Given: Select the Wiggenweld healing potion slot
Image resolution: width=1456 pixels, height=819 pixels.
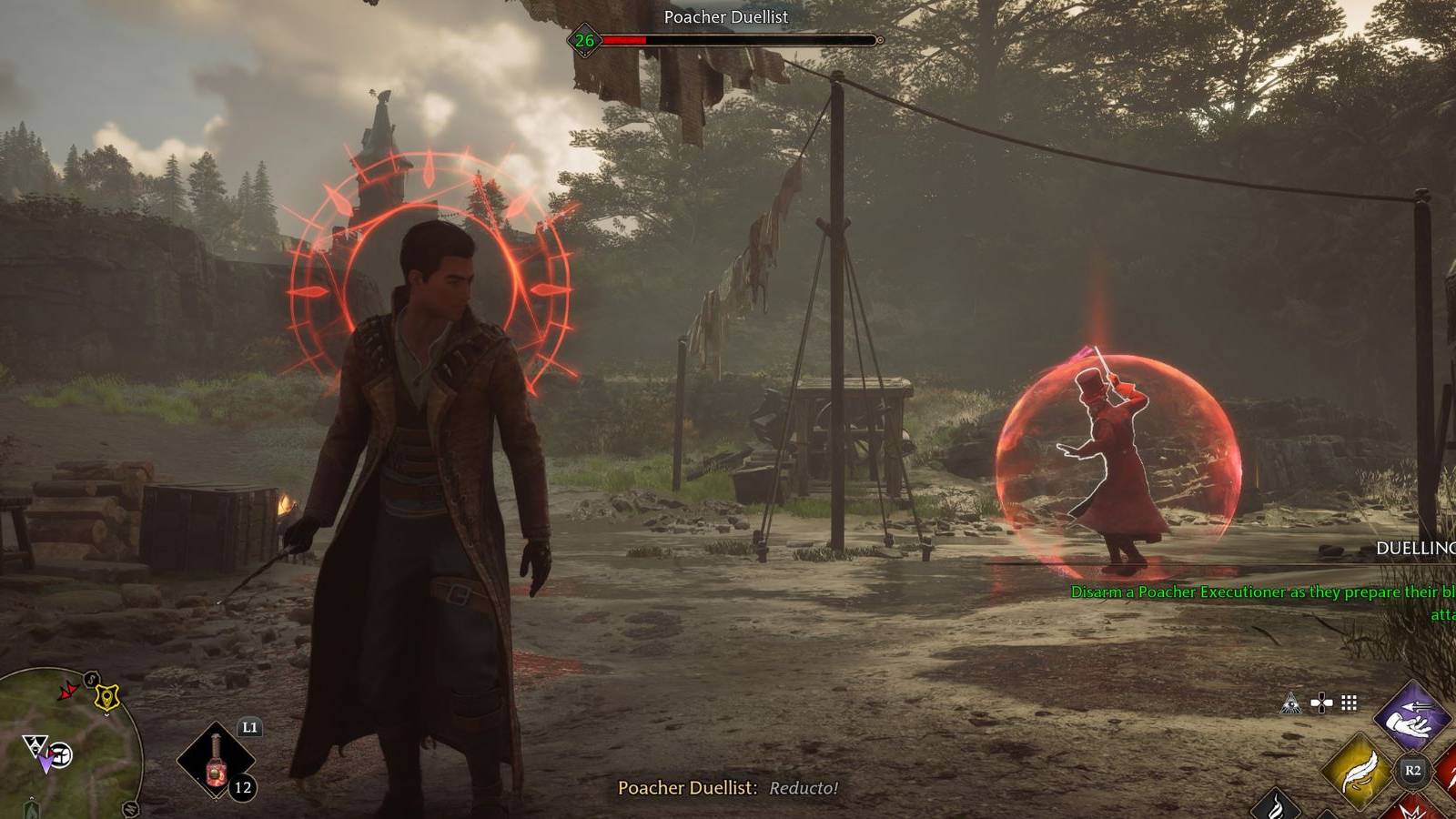Looking at the screenshot, I should pyautogui.click(x=216, y=759).
